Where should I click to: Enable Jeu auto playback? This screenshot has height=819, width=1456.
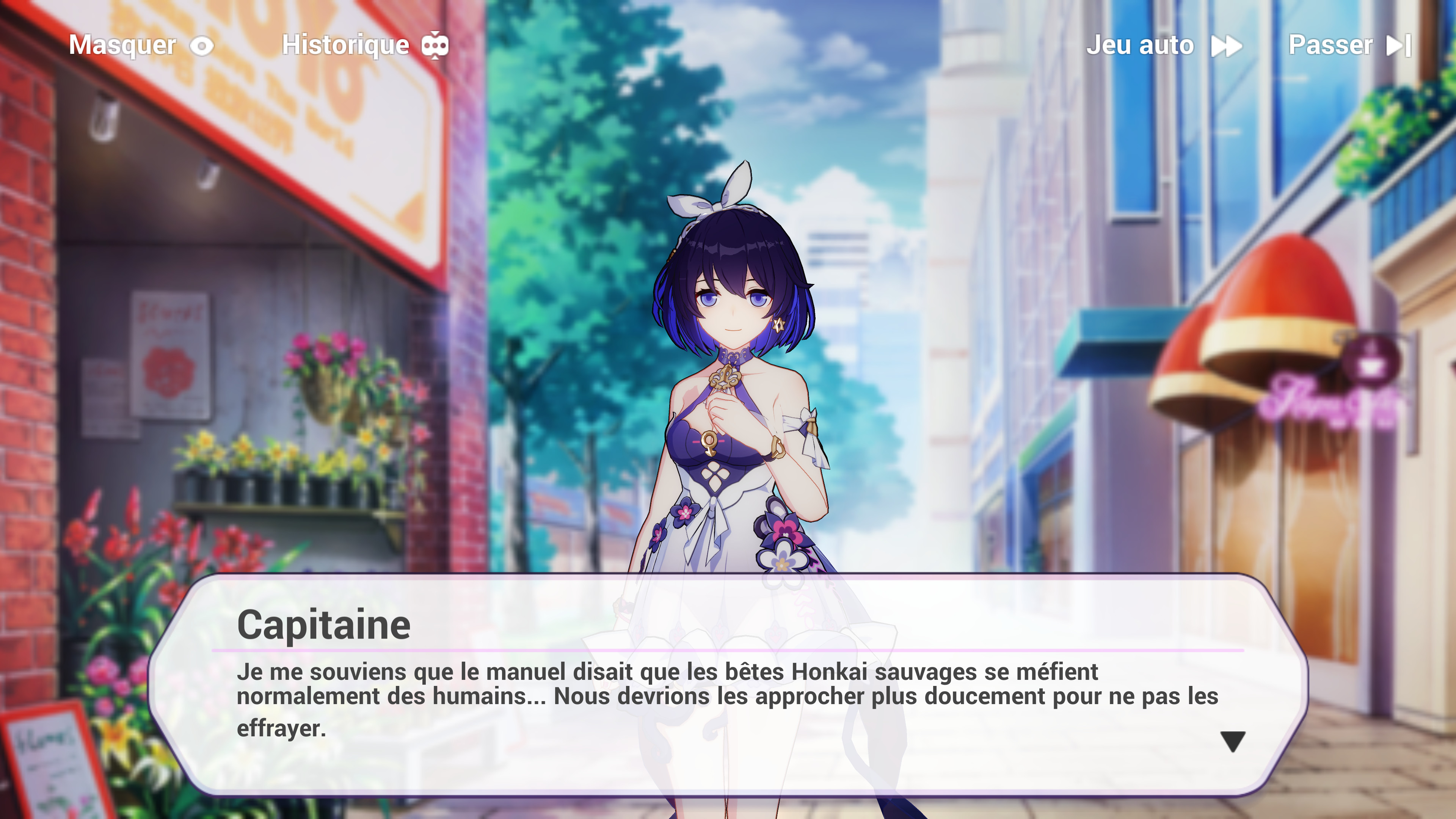point(1163,45)
